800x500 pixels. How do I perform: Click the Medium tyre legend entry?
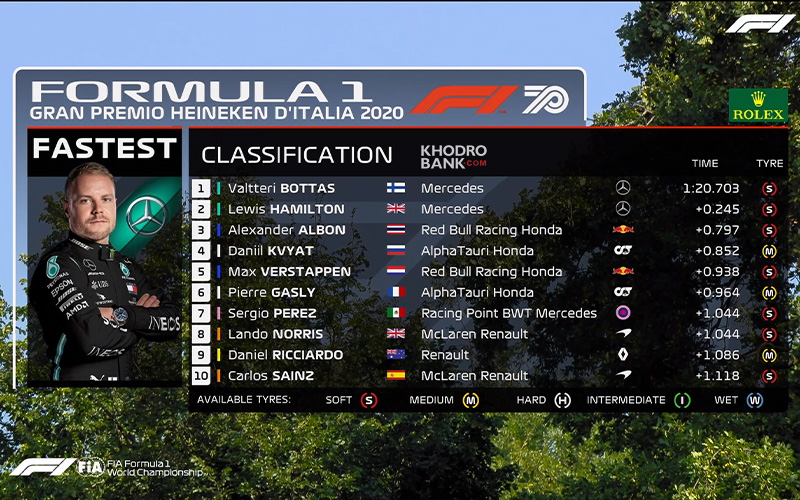coord(444,400)
